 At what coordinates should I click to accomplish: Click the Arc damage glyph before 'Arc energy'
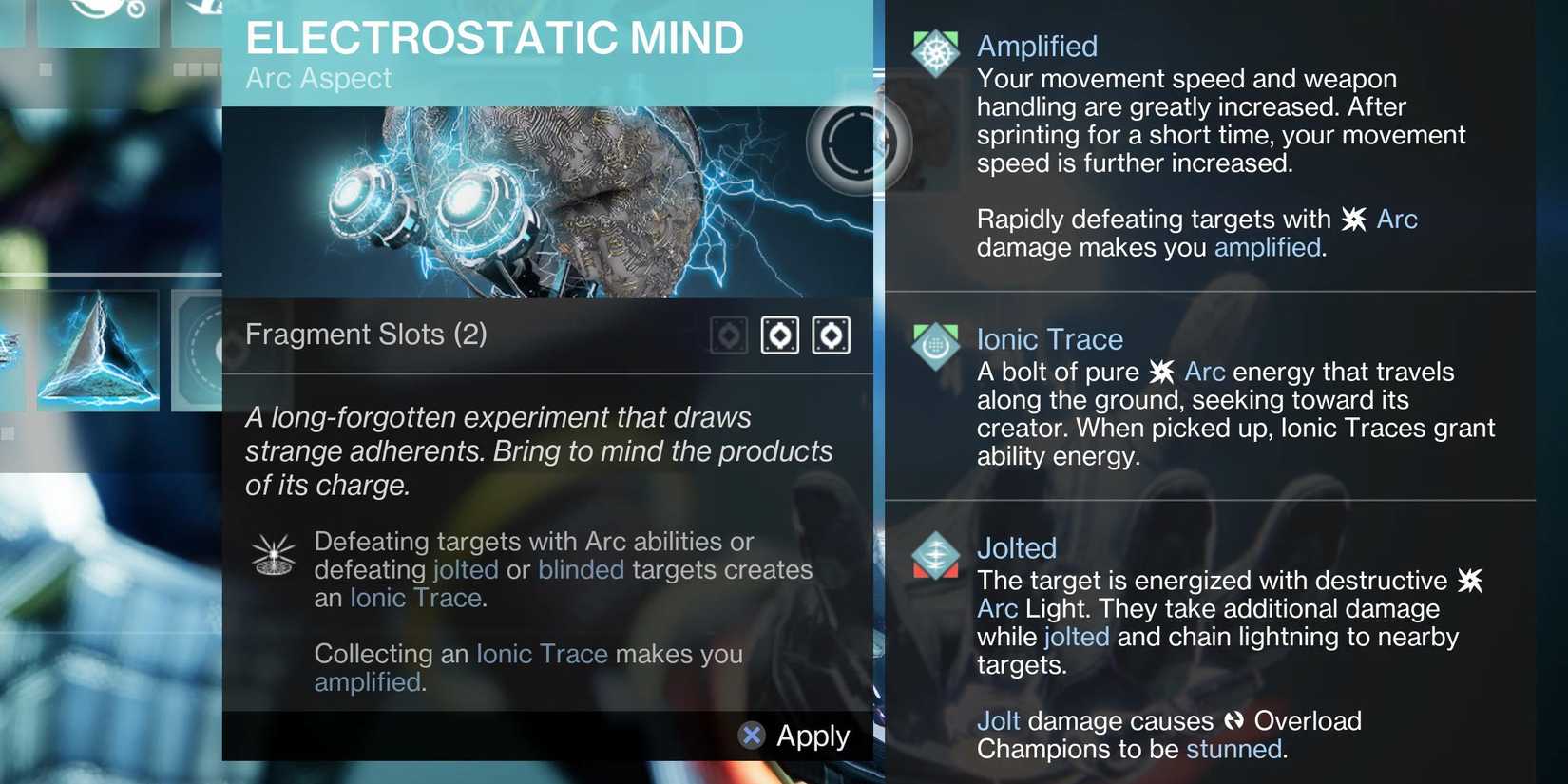click(1163, 371)
